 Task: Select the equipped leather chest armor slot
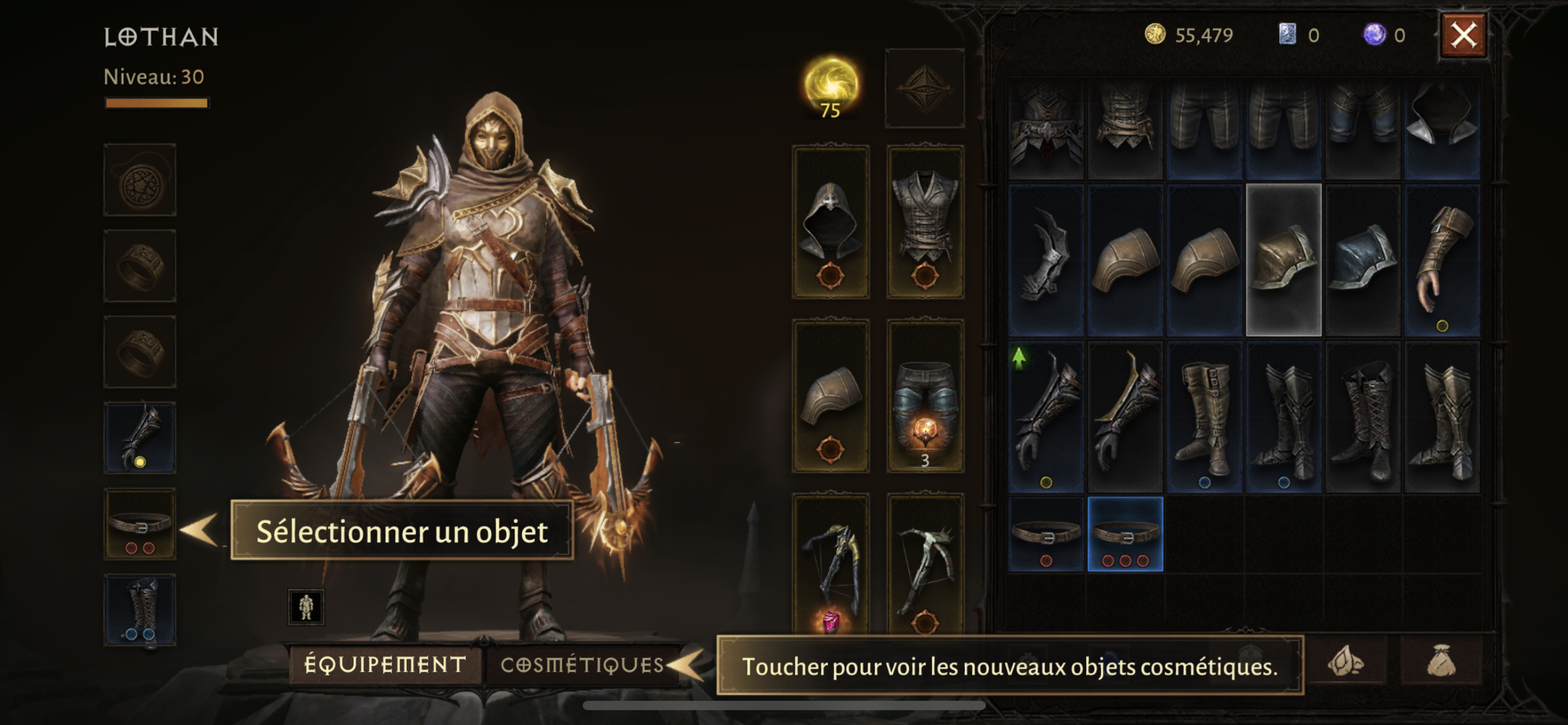[x=925, y=222]
